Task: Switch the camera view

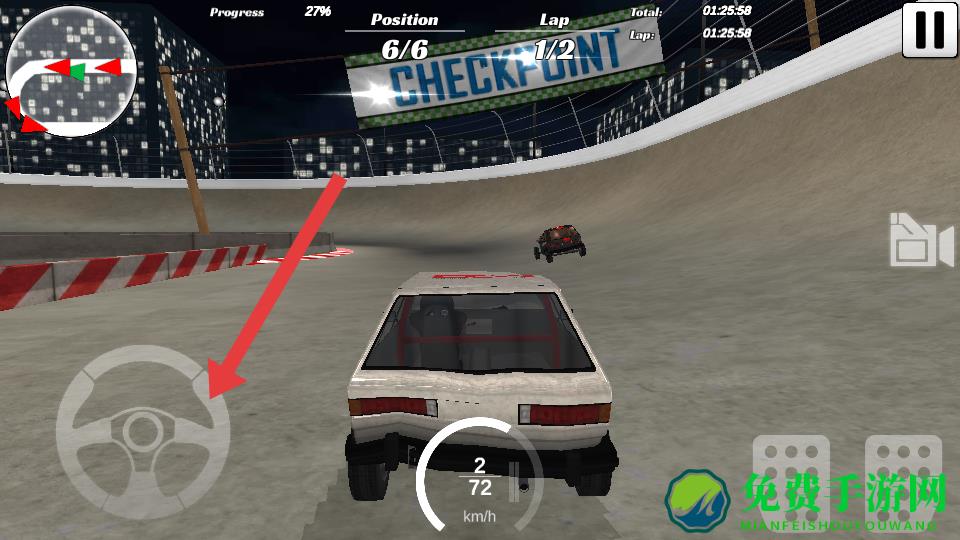Action: coord(920,240)
